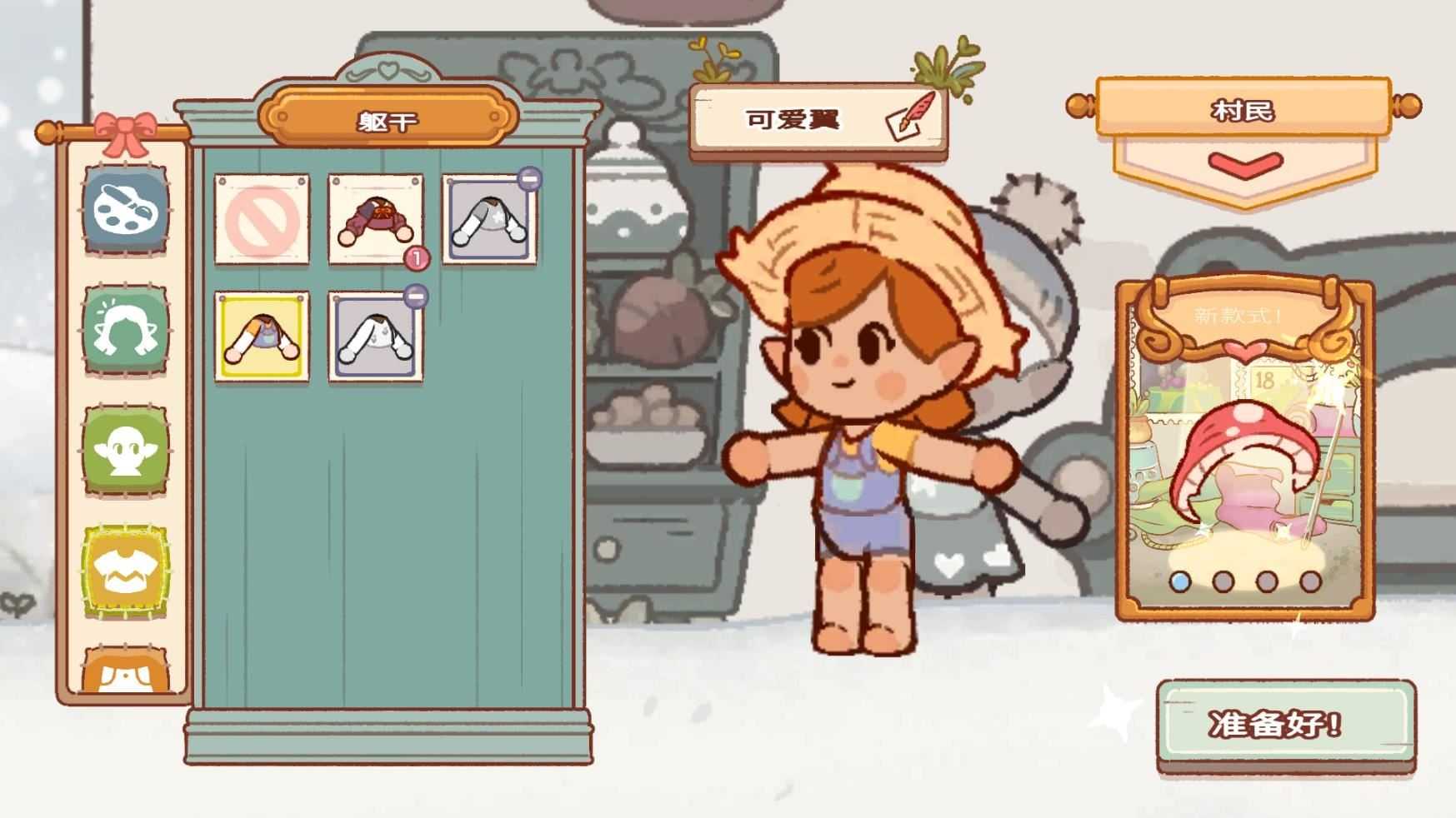
Task: Select the prohibited no-clothing option
Action: [x=263, y=218]
